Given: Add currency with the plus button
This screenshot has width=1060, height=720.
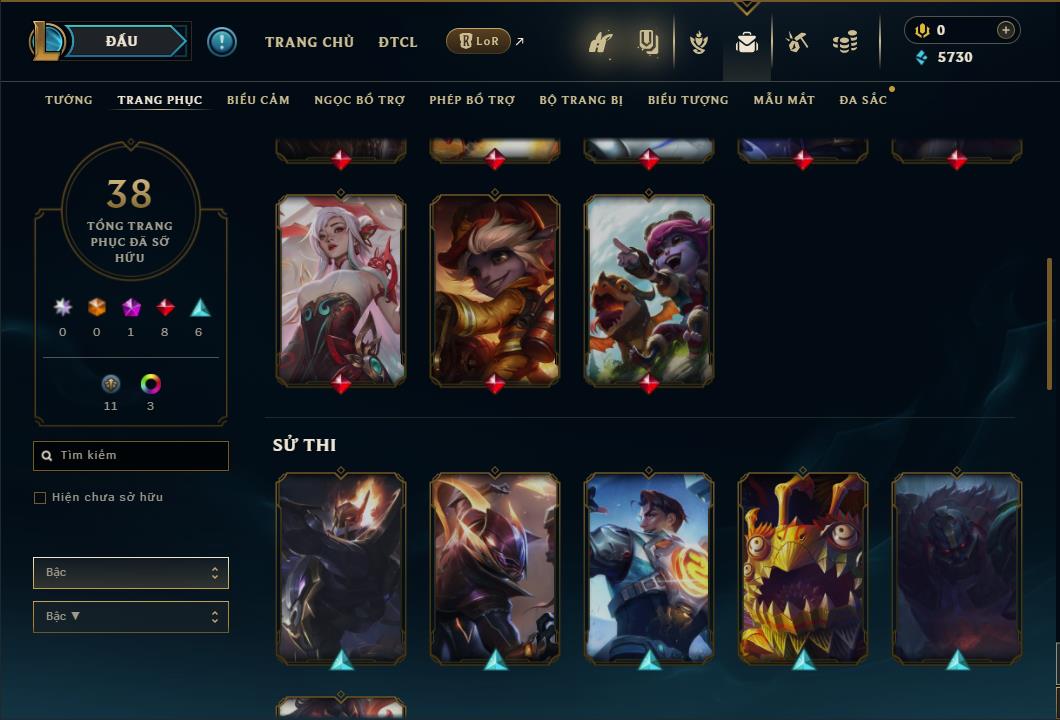Looking at the screenshot, I should 1006,30.
